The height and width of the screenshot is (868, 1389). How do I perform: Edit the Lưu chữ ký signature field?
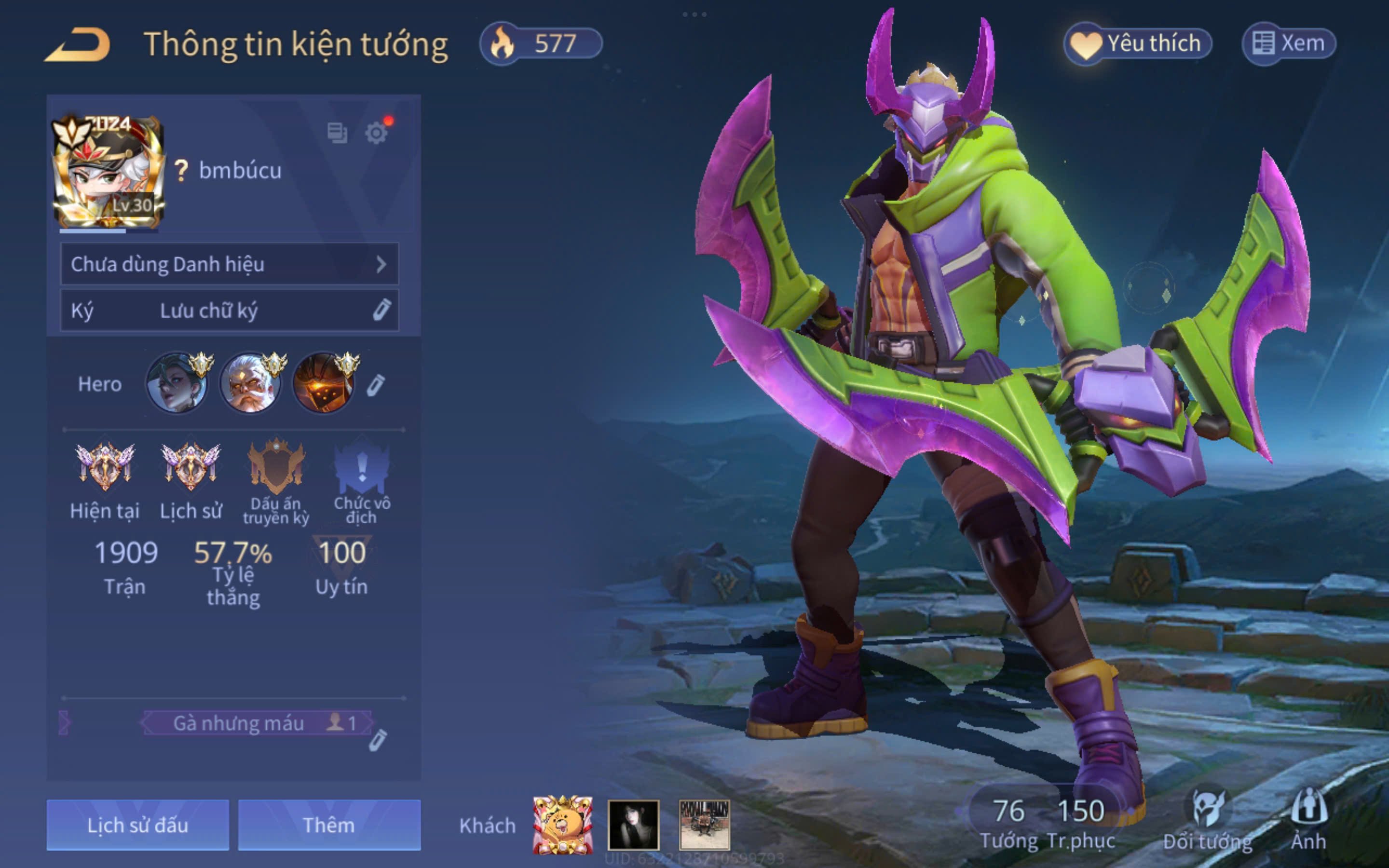(x=229, y=311)
